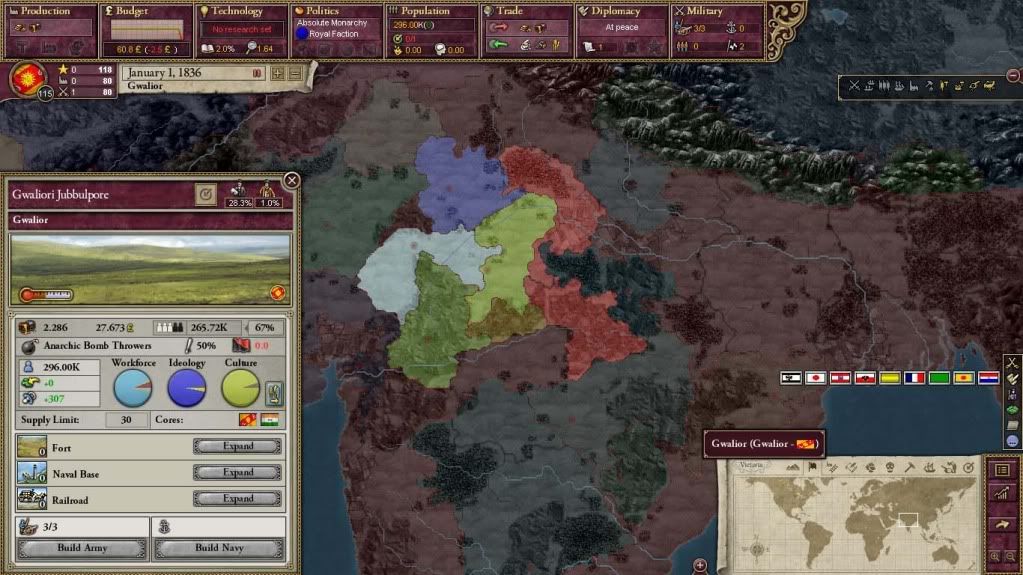Click the Gwalior nation flag emblem

click(x=27, y=78)
